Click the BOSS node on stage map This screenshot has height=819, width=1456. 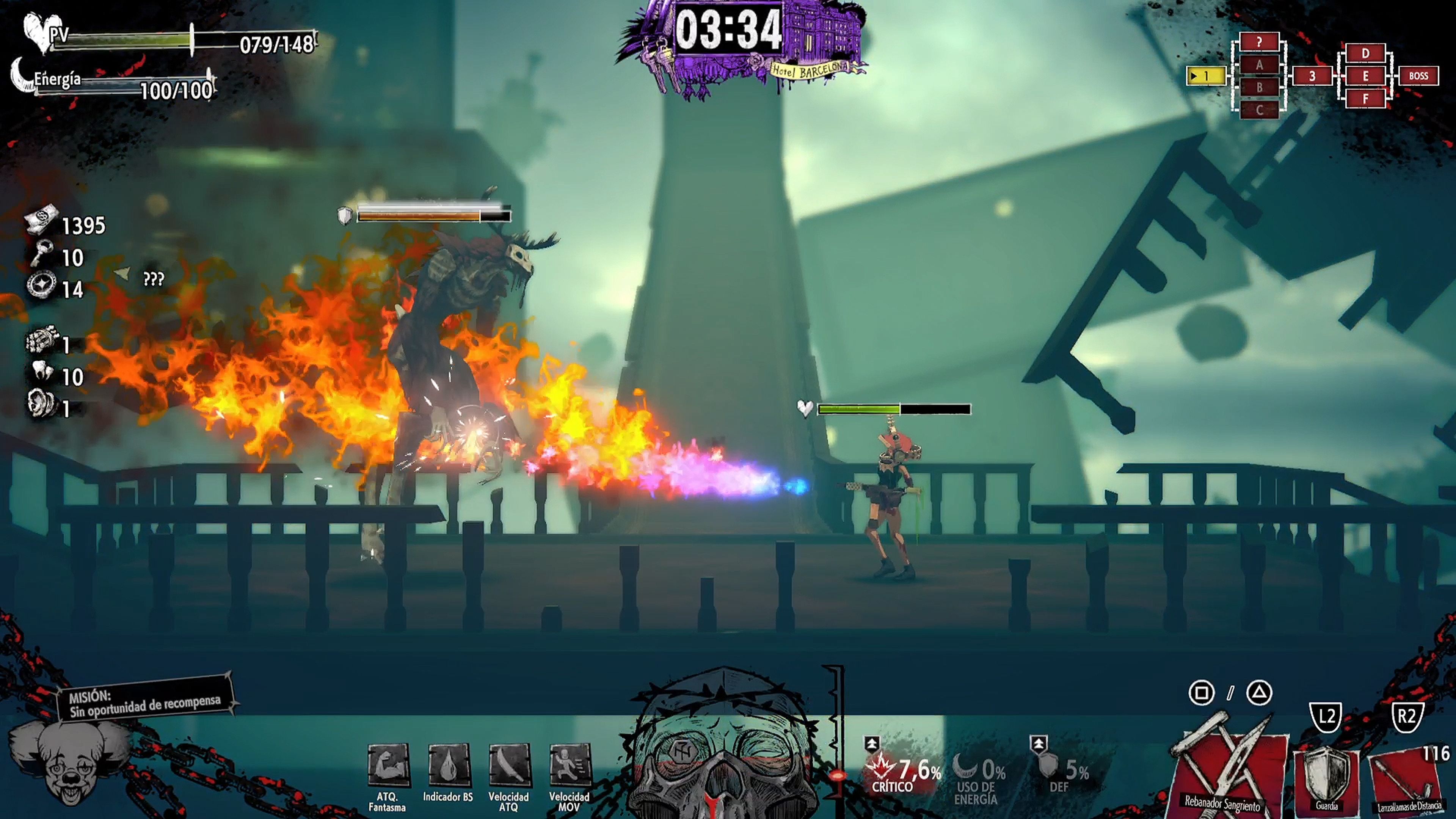(x=1418, y=76)
